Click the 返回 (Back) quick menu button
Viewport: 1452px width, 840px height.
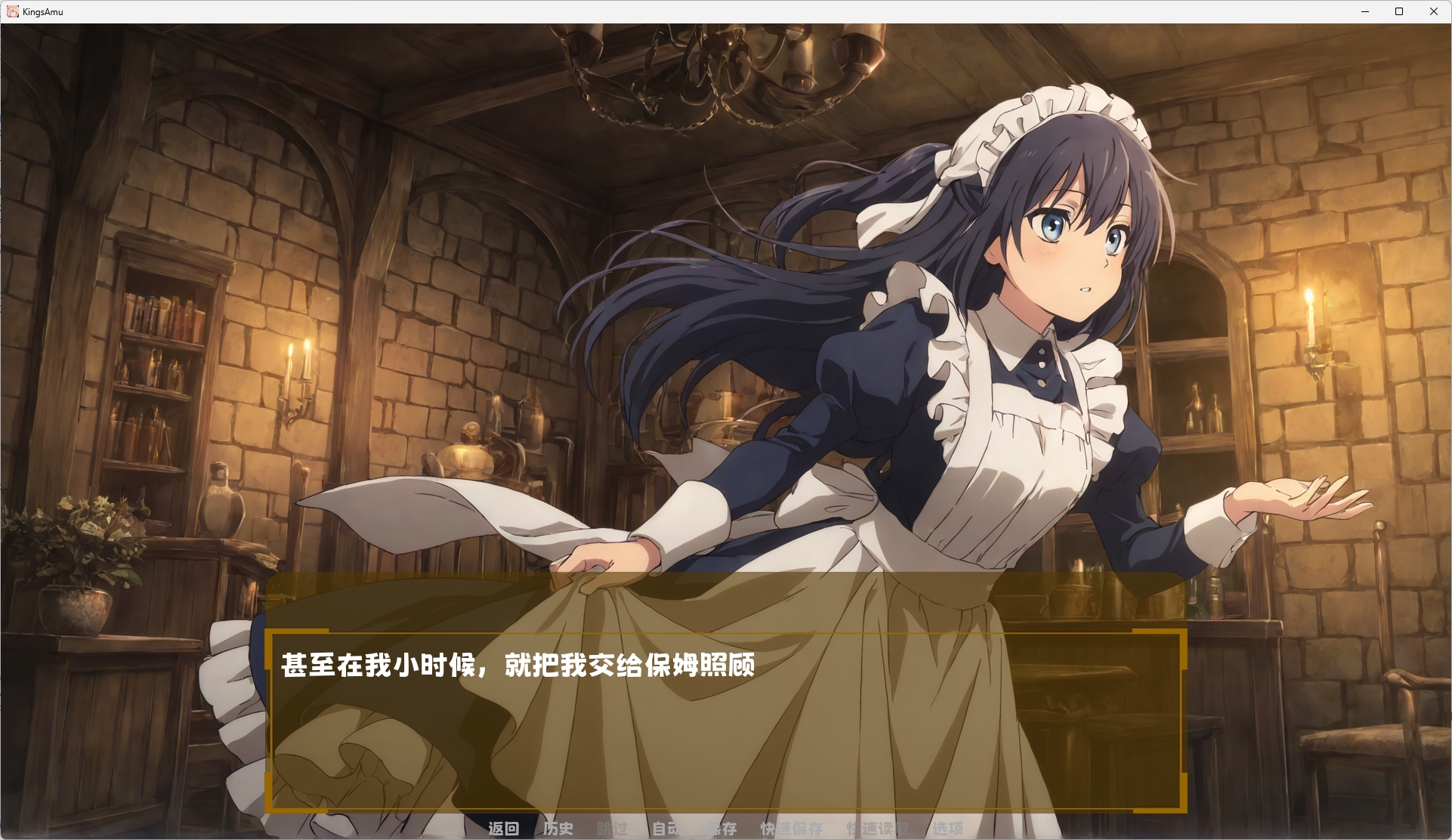(503, 828)
